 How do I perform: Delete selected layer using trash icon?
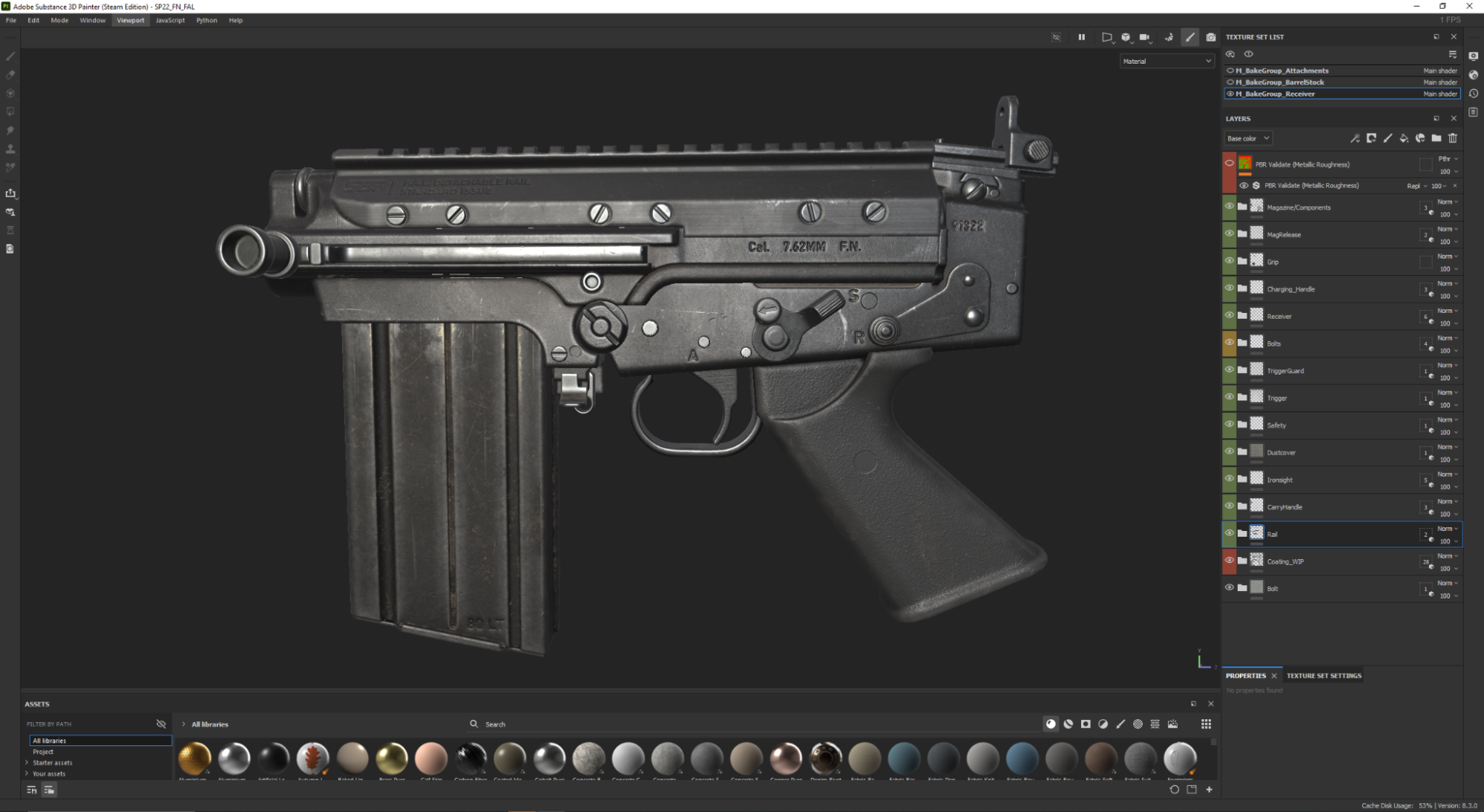1453,138
